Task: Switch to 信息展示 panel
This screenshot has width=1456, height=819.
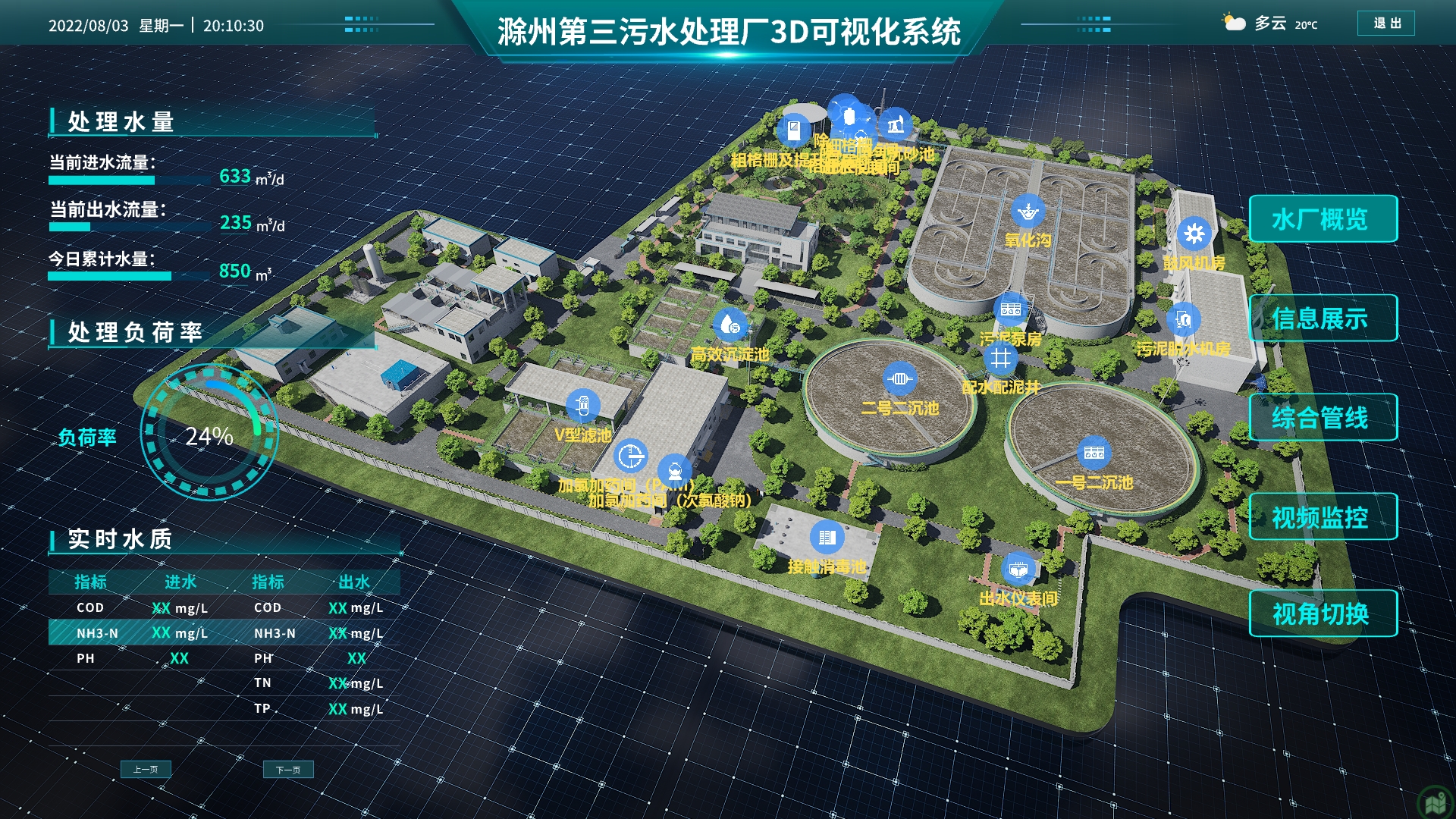Action: pyautogui.click(x=1323, y=318)
